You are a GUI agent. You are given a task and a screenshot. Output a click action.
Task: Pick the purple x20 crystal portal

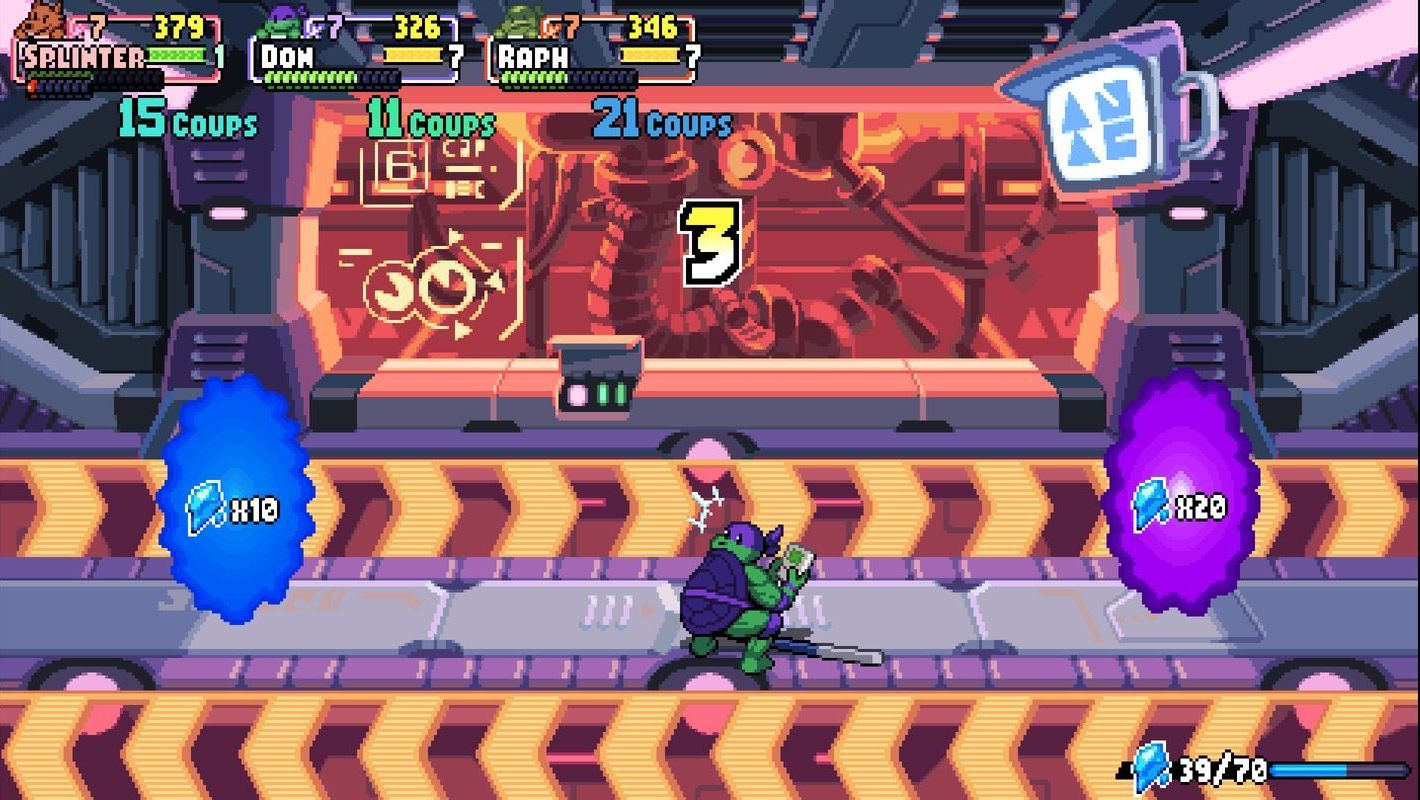click(x=1180, y=495)
